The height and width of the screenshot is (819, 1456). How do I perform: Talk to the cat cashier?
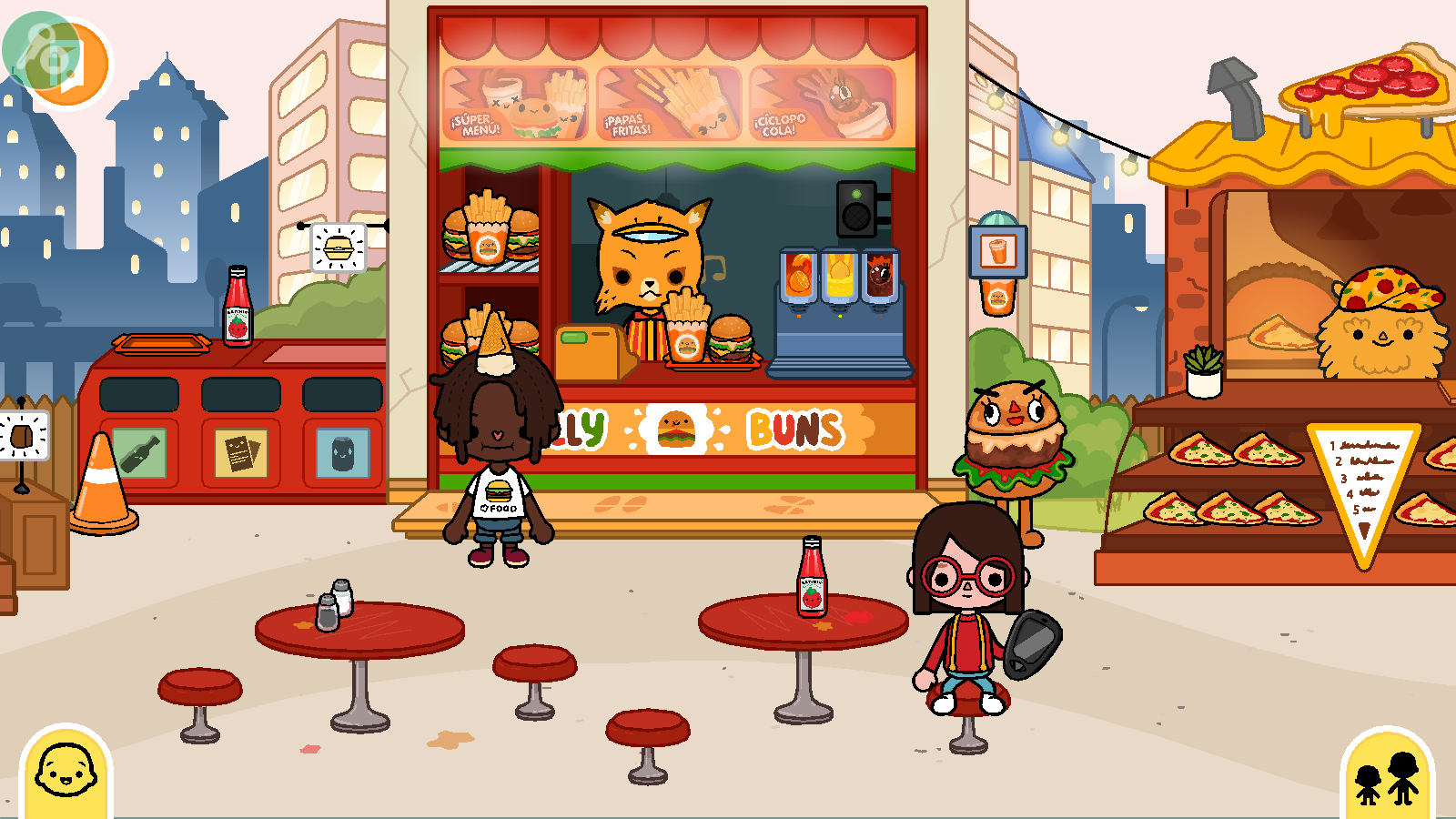(649, 259)
